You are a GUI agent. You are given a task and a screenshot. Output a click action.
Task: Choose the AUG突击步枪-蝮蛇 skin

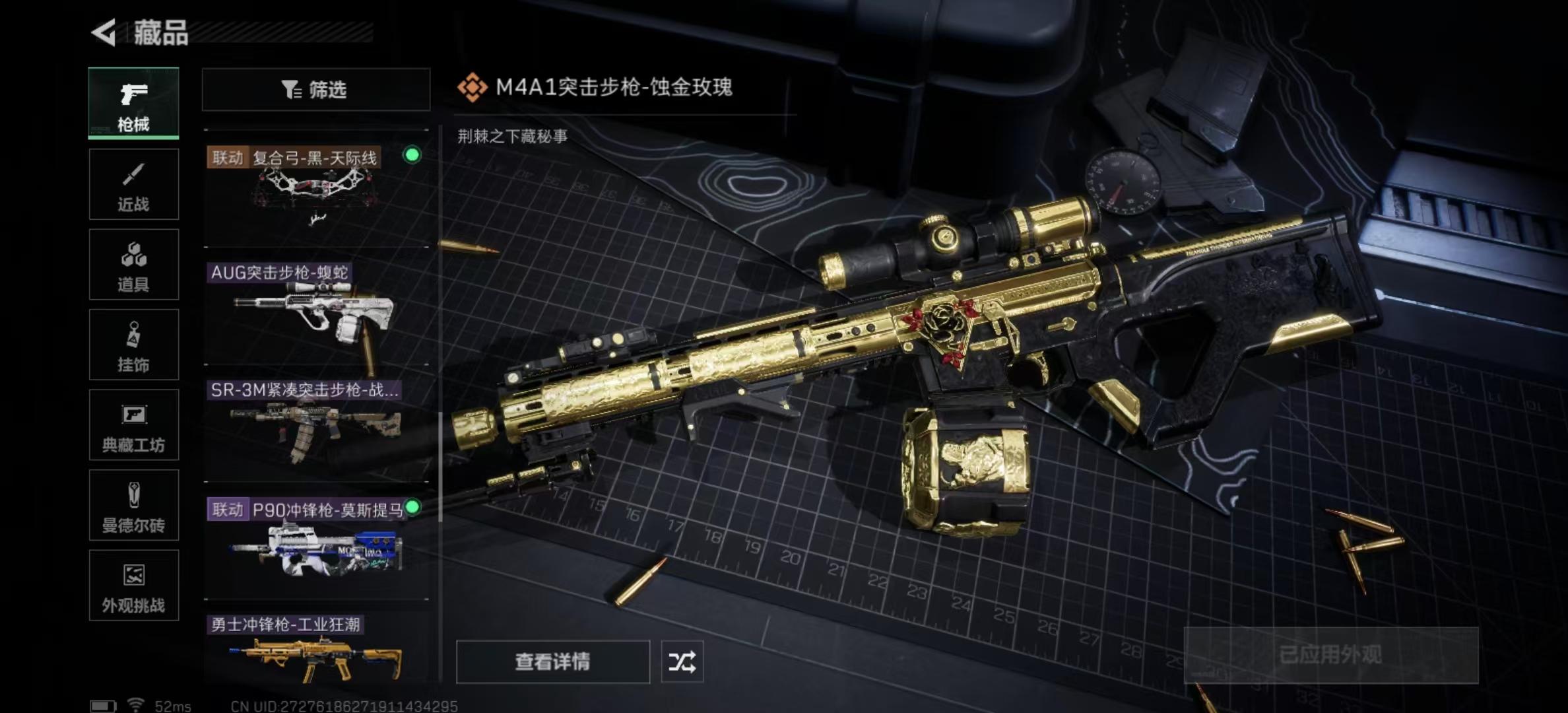[x=317, y=312]
